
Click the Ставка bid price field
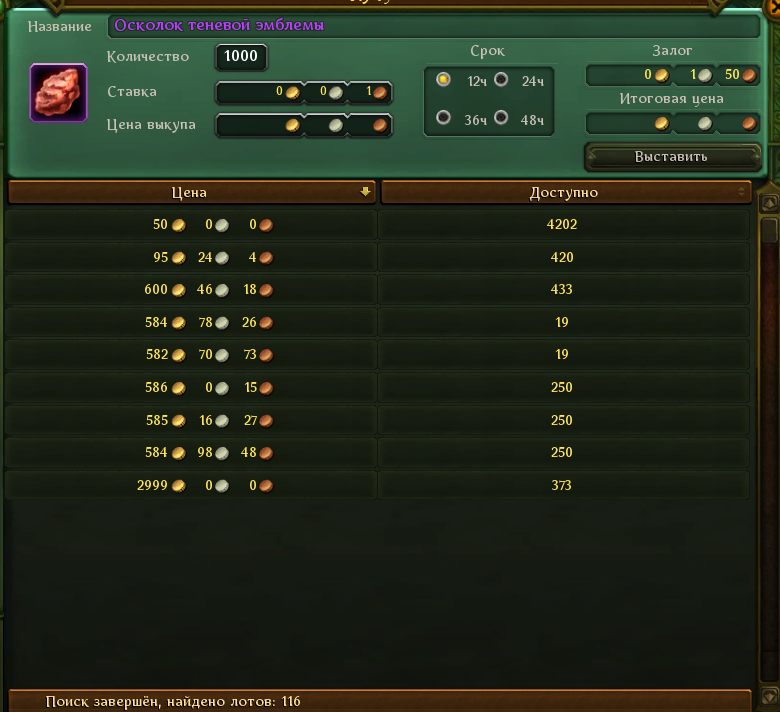pyautogui.click(x=303, y=93)
